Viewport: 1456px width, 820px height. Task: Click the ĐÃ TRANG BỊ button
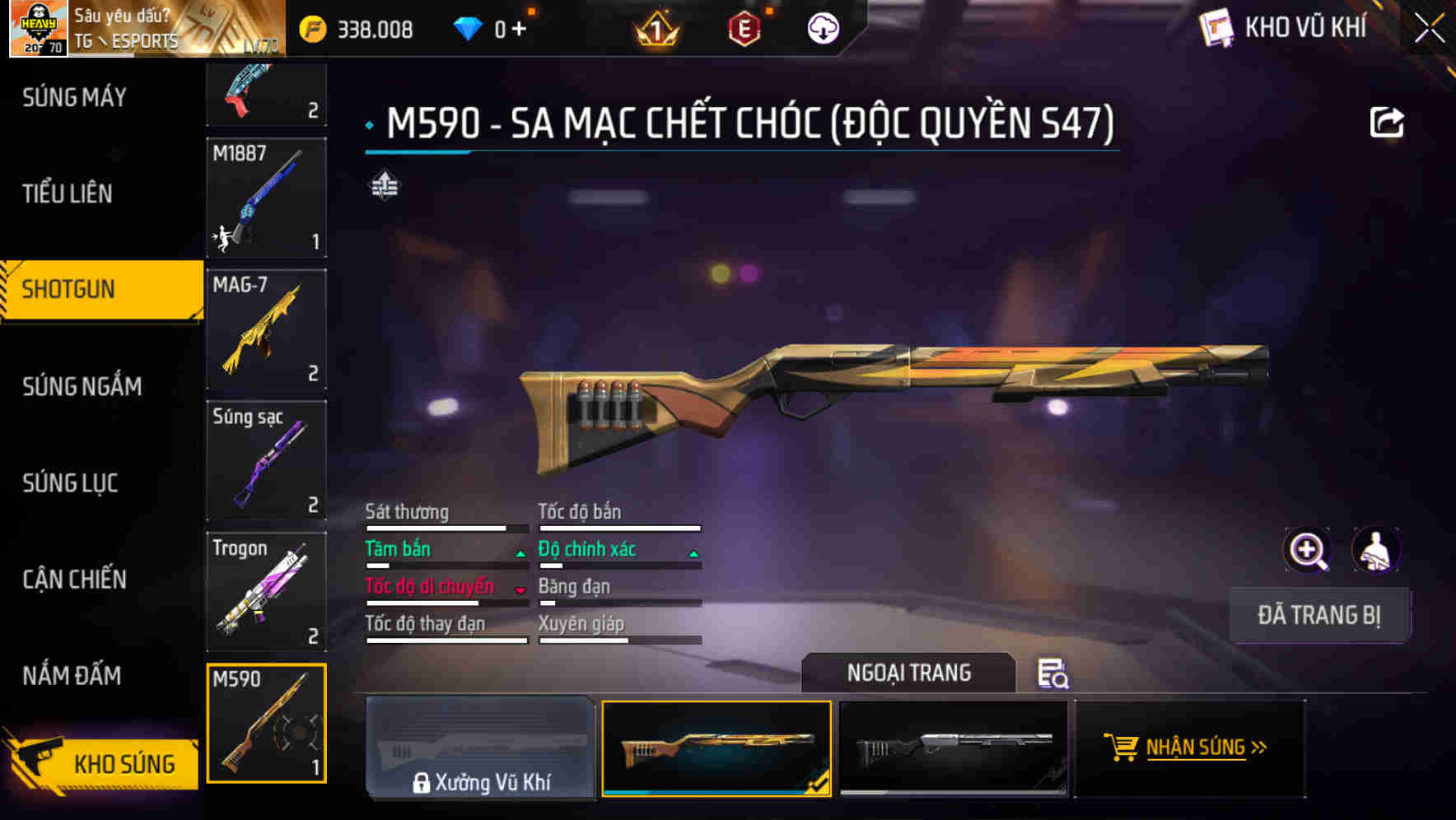(1319, 615)
